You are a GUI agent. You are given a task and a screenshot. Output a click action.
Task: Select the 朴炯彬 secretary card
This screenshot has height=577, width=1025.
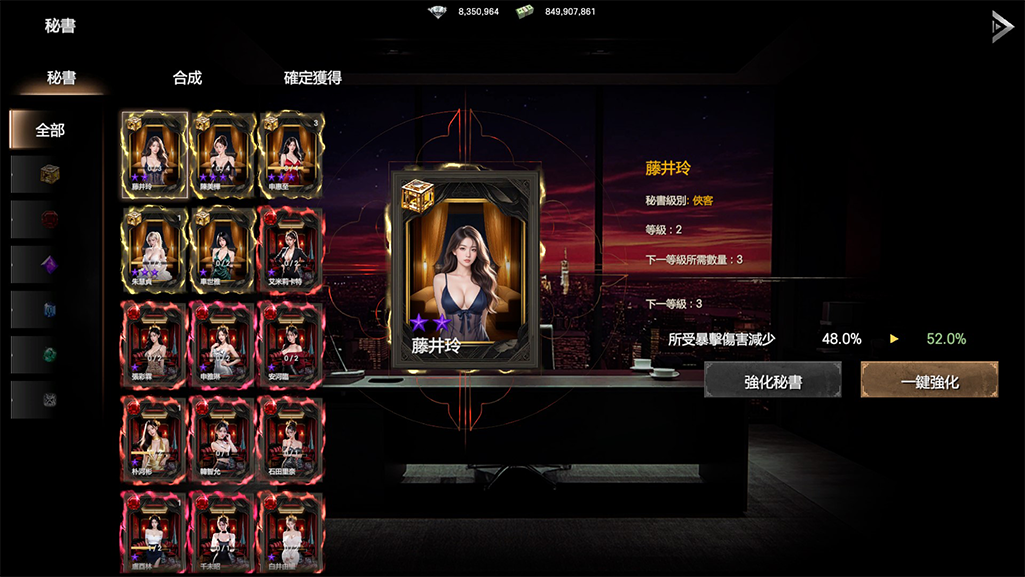pyautogui.click(x=154, y=437)
